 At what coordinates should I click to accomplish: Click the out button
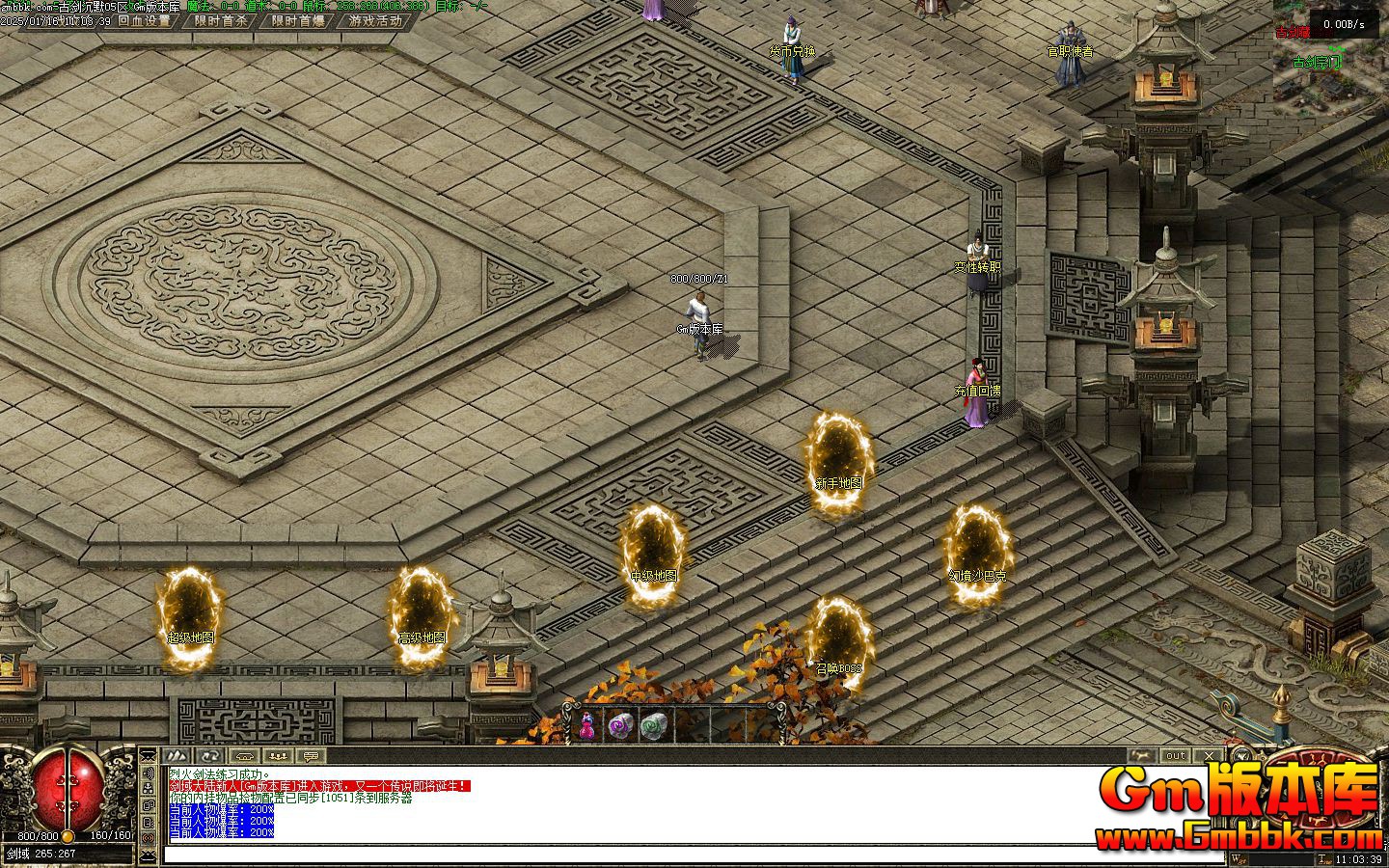click(1175, 755)
